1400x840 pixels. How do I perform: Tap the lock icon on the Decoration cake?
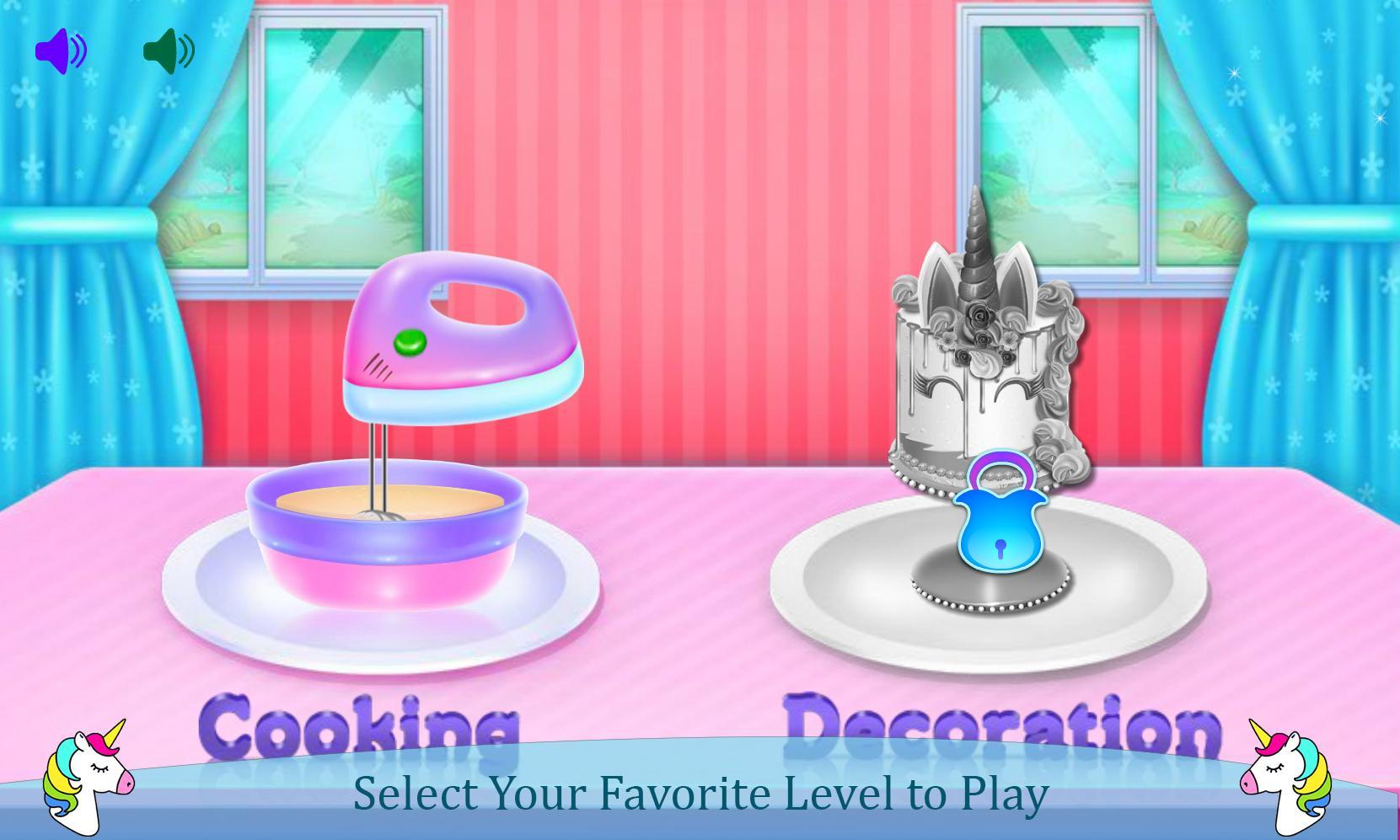[x=1003, y=518]
